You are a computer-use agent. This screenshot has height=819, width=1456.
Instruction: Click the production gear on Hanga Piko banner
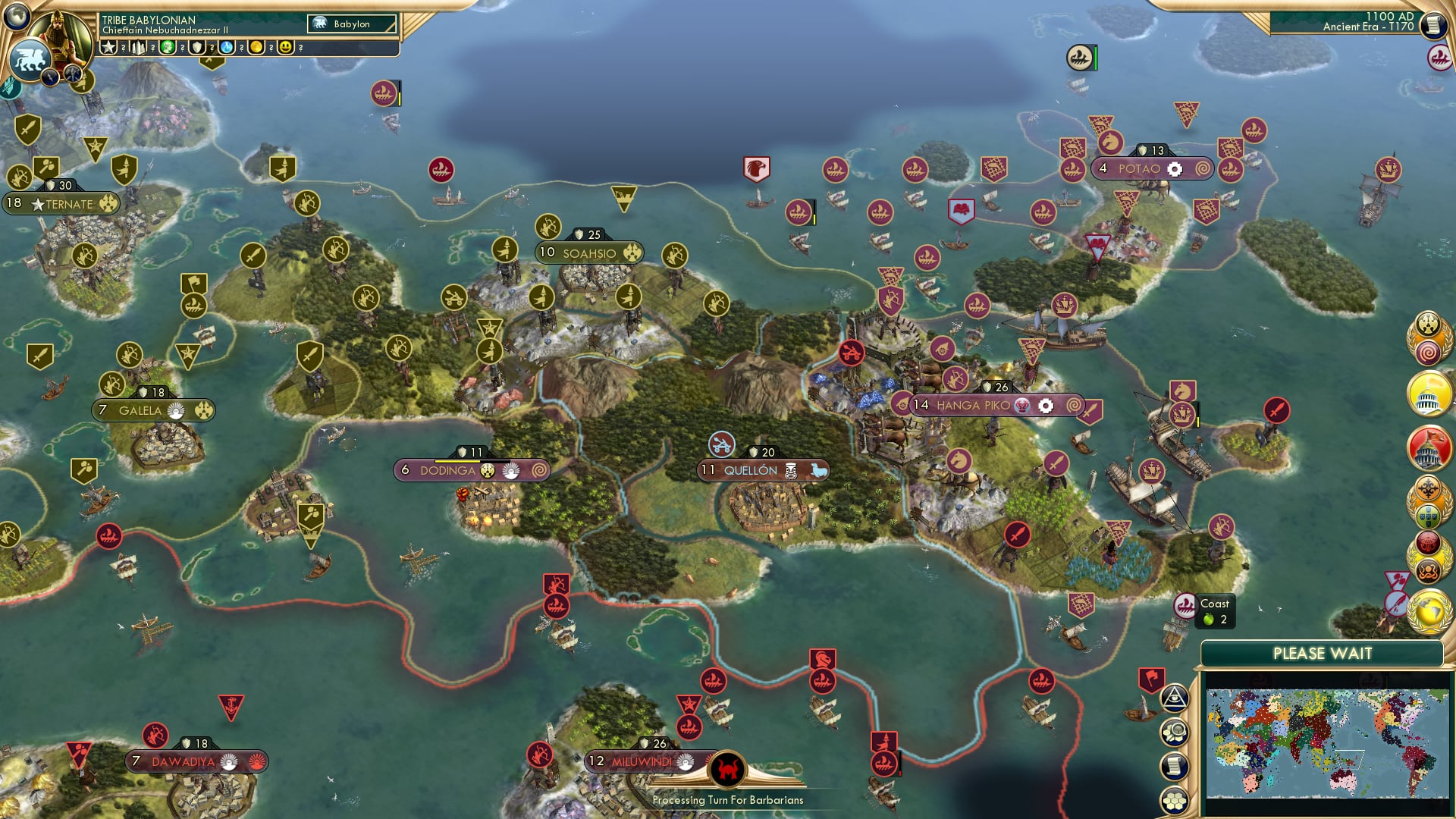click(x=1046, y=405)
